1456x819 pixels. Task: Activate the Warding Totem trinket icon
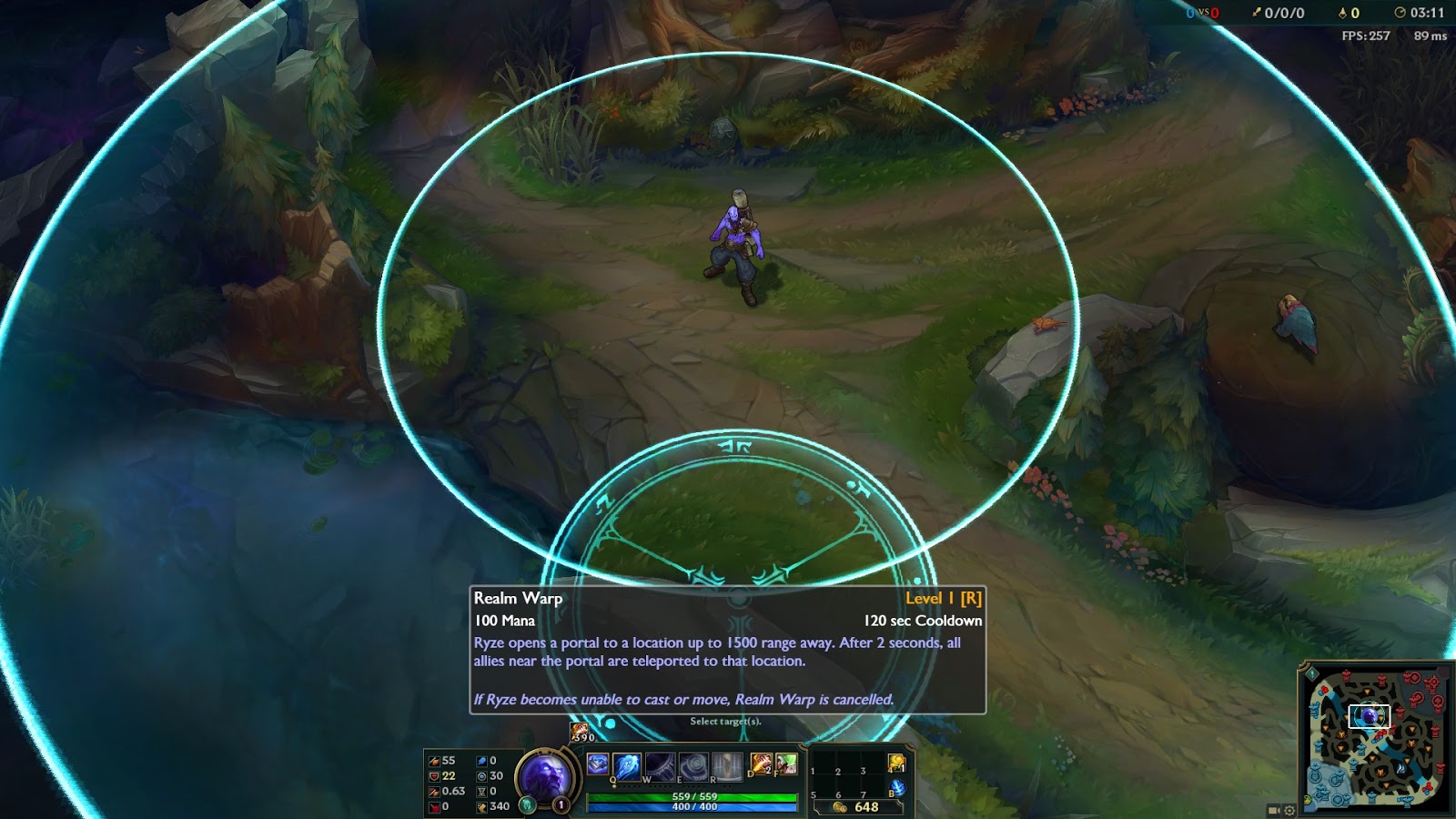[x=896, y=763]
